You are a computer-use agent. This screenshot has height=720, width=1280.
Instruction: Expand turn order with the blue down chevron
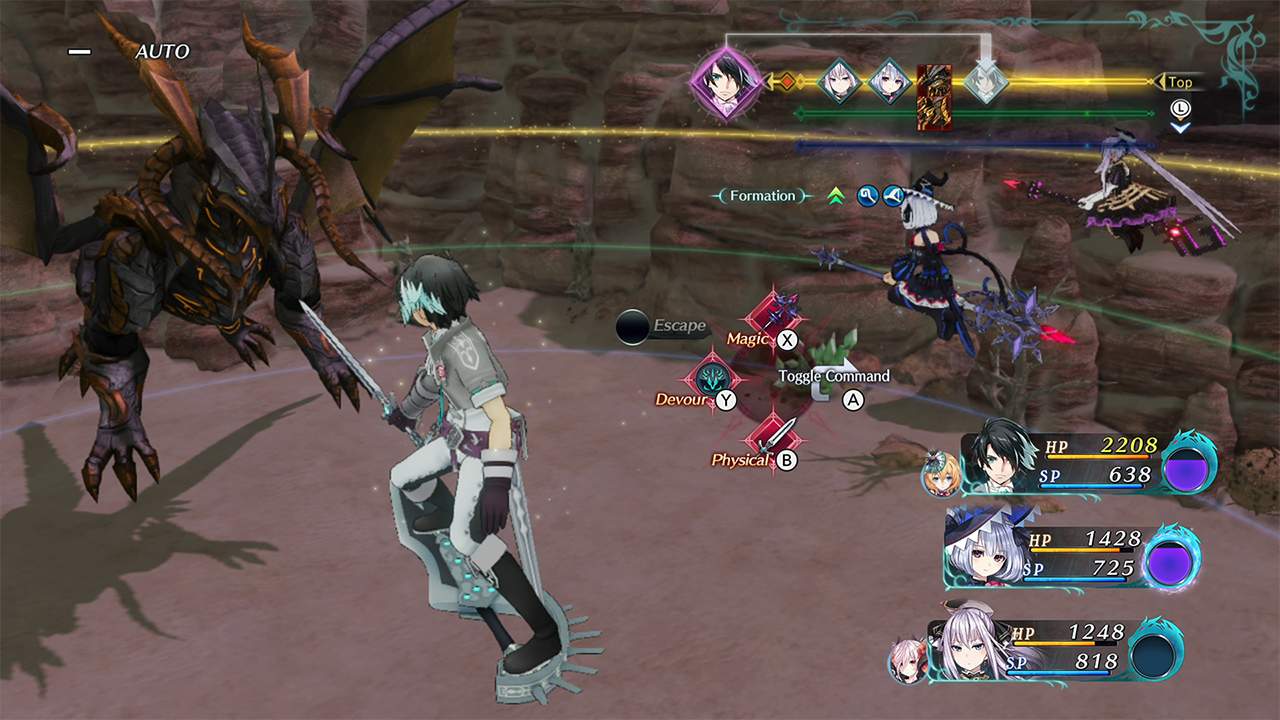click(1181, 130)
